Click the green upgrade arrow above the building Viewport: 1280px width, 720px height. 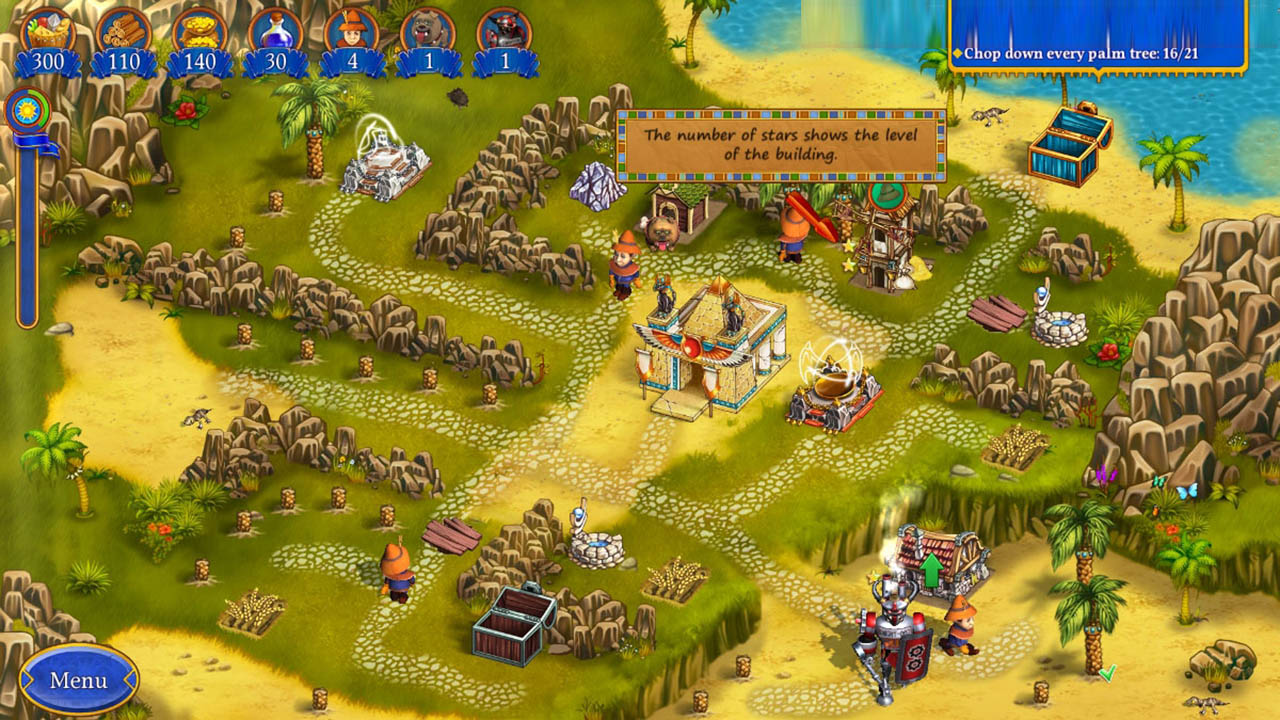[x=932, y=570]
